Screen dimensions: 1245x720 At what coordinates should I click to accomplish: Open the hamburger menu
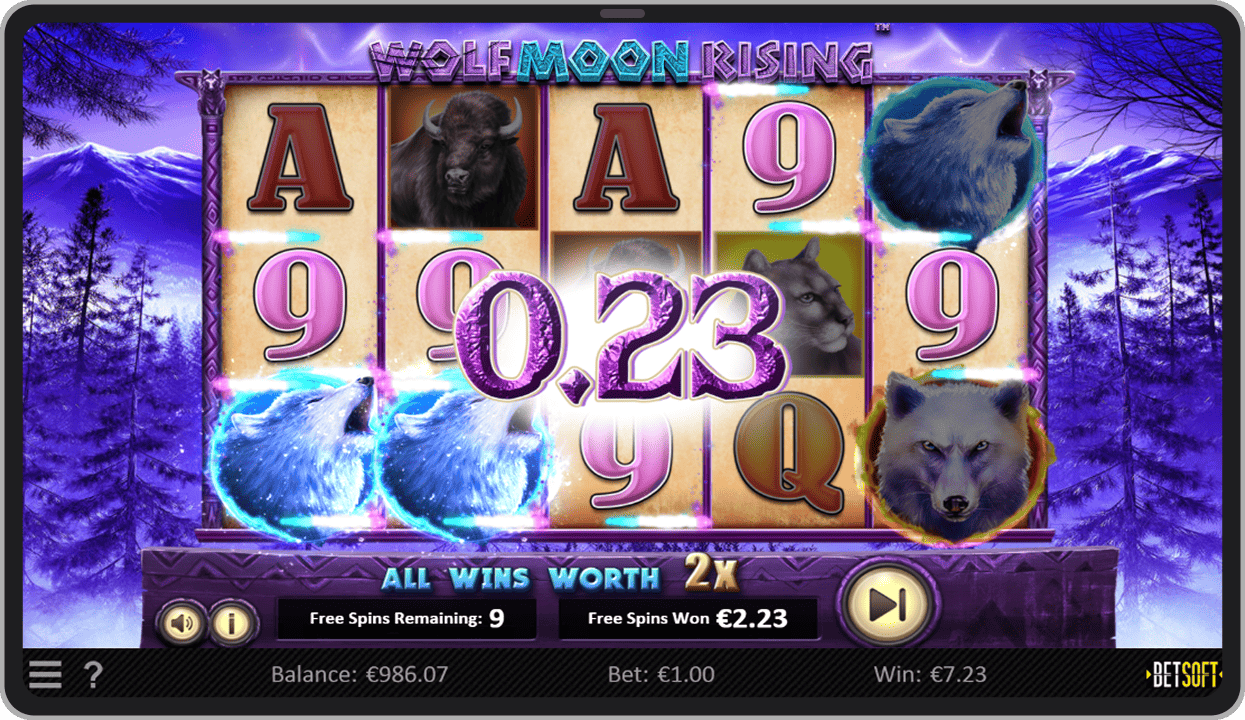[x=45, y=675]
